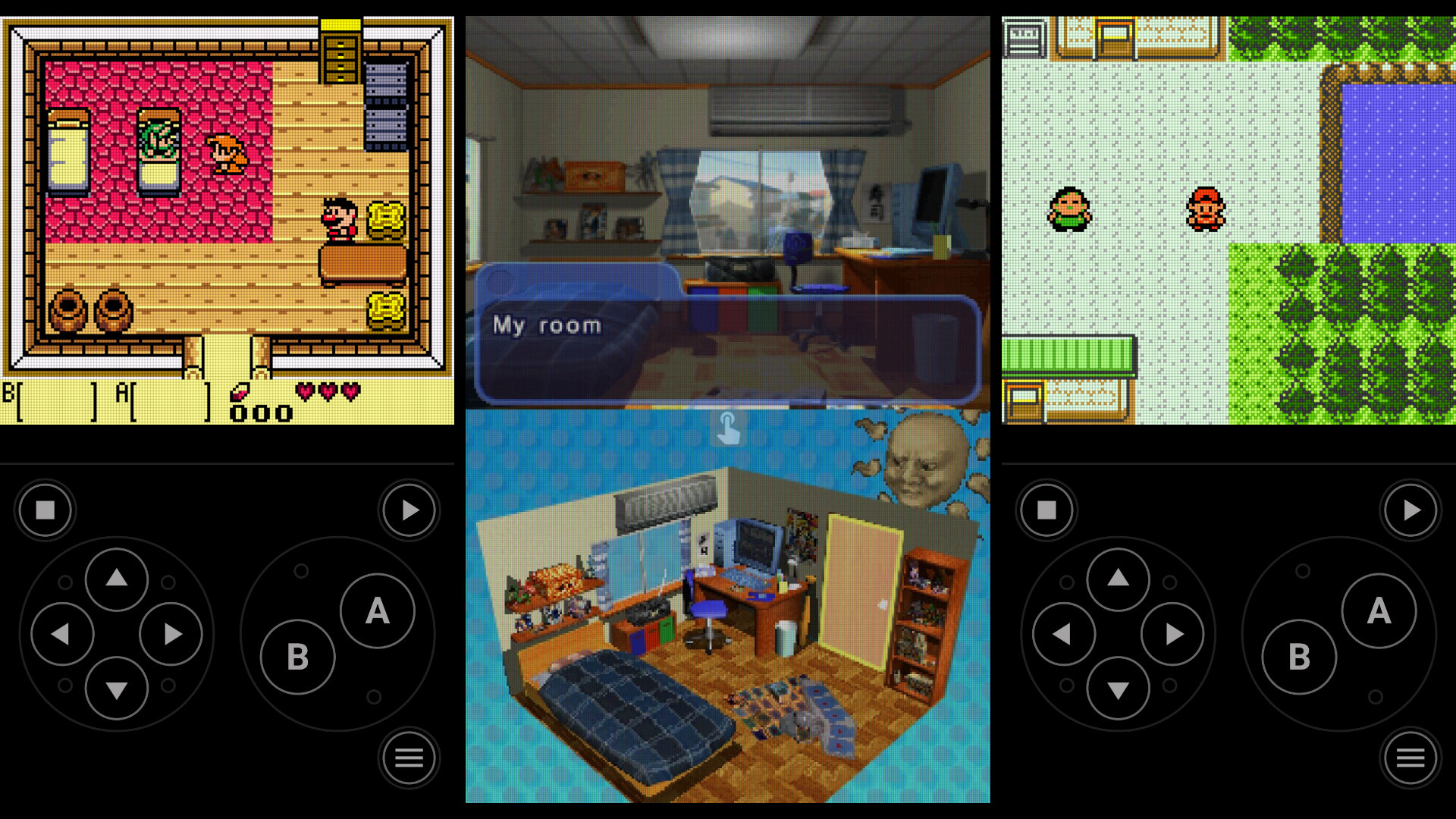Tap the B button on the pond town game's controller
This screenshot has width=1456, height=819.
[1299, 657]
